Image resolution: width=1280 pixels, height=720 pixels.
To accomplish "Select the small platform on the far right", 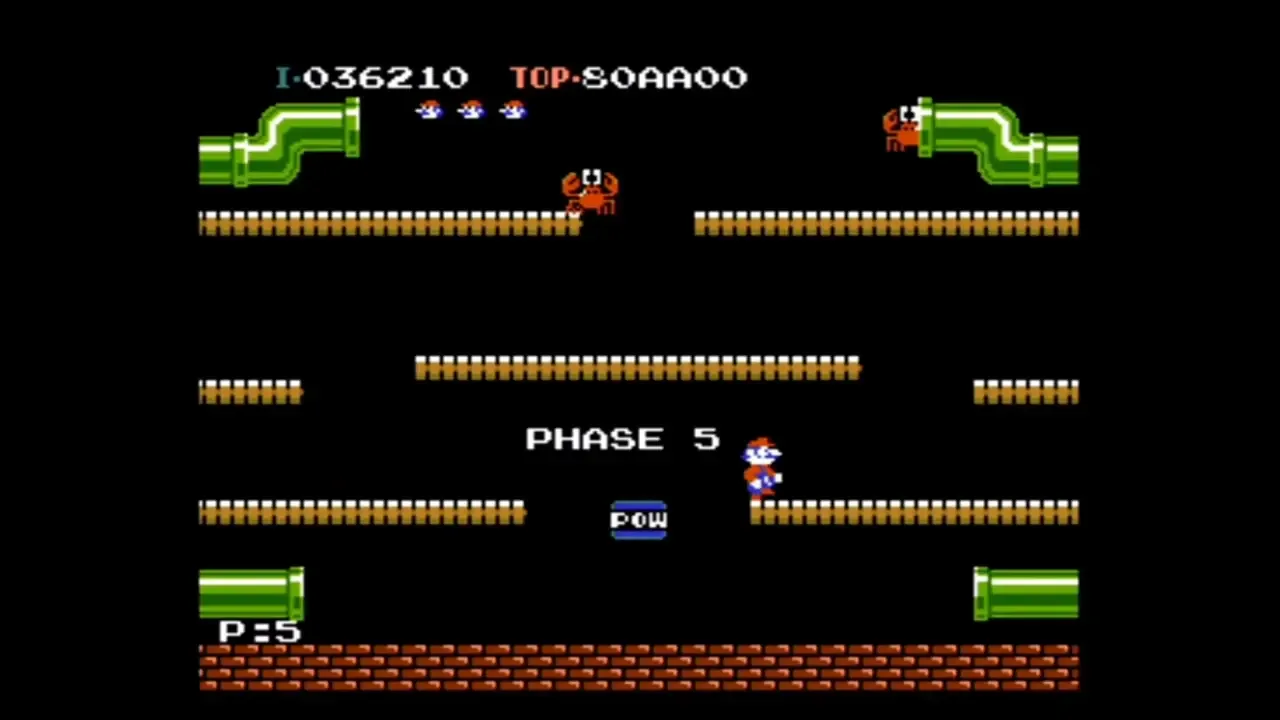I will pos(1025,392).
